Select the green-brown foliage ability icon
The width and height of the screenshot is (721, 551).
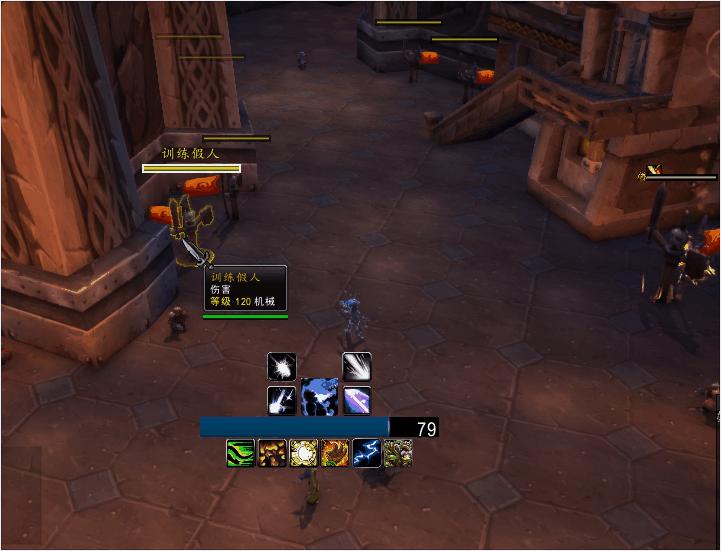pos(398,454)
